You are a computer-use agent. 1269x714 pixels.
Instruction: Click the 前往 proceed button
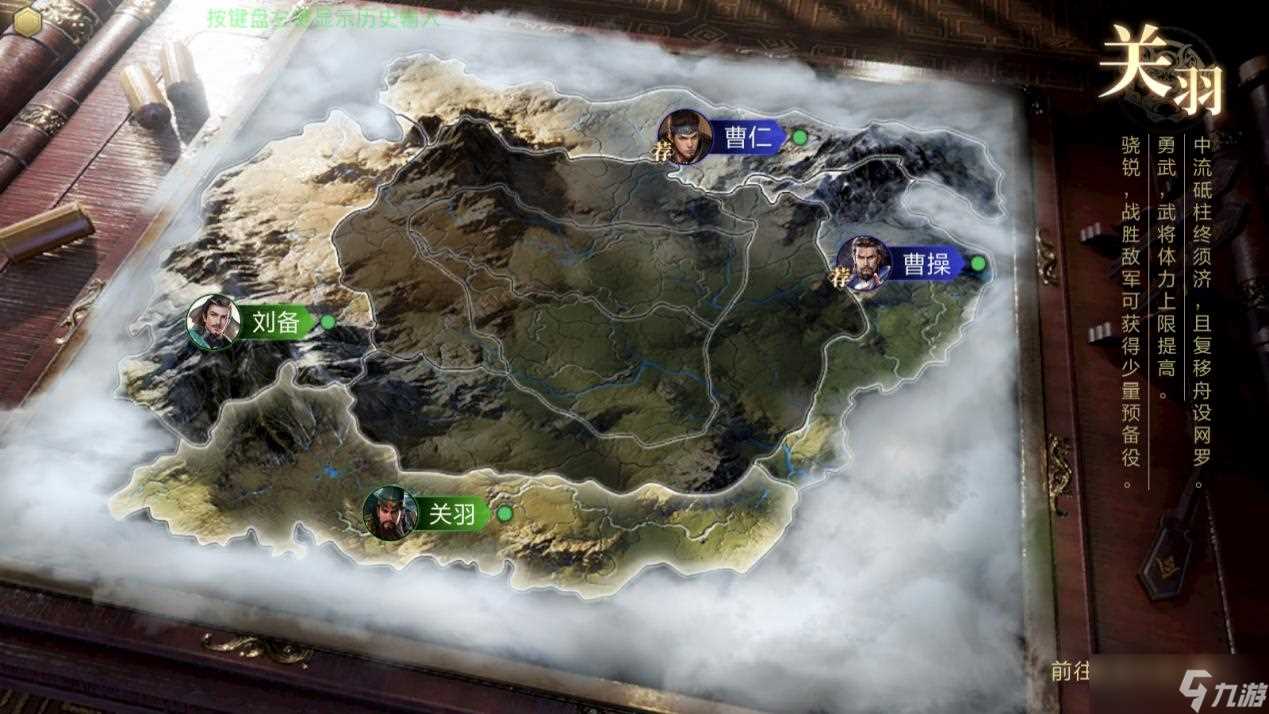pyautogui.click(x=1068, y=671)
